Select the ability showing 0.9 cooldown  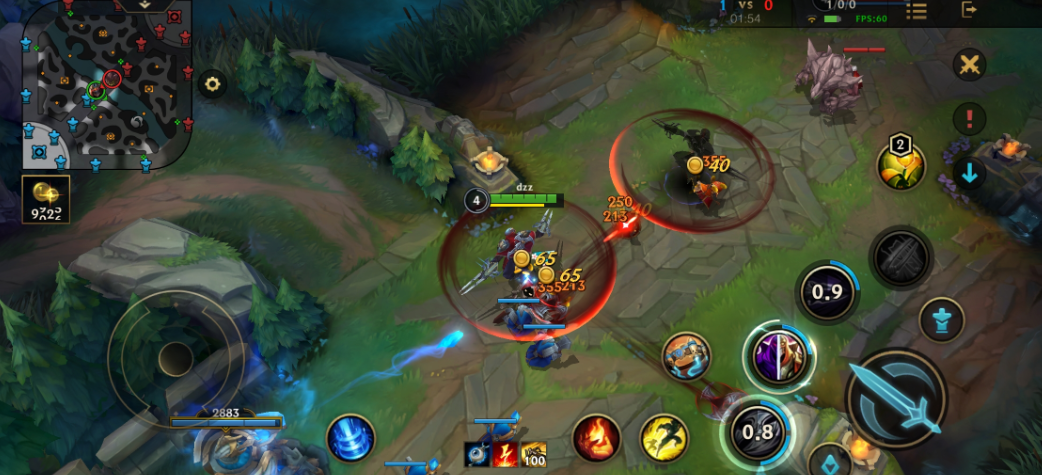click(828, 292)
